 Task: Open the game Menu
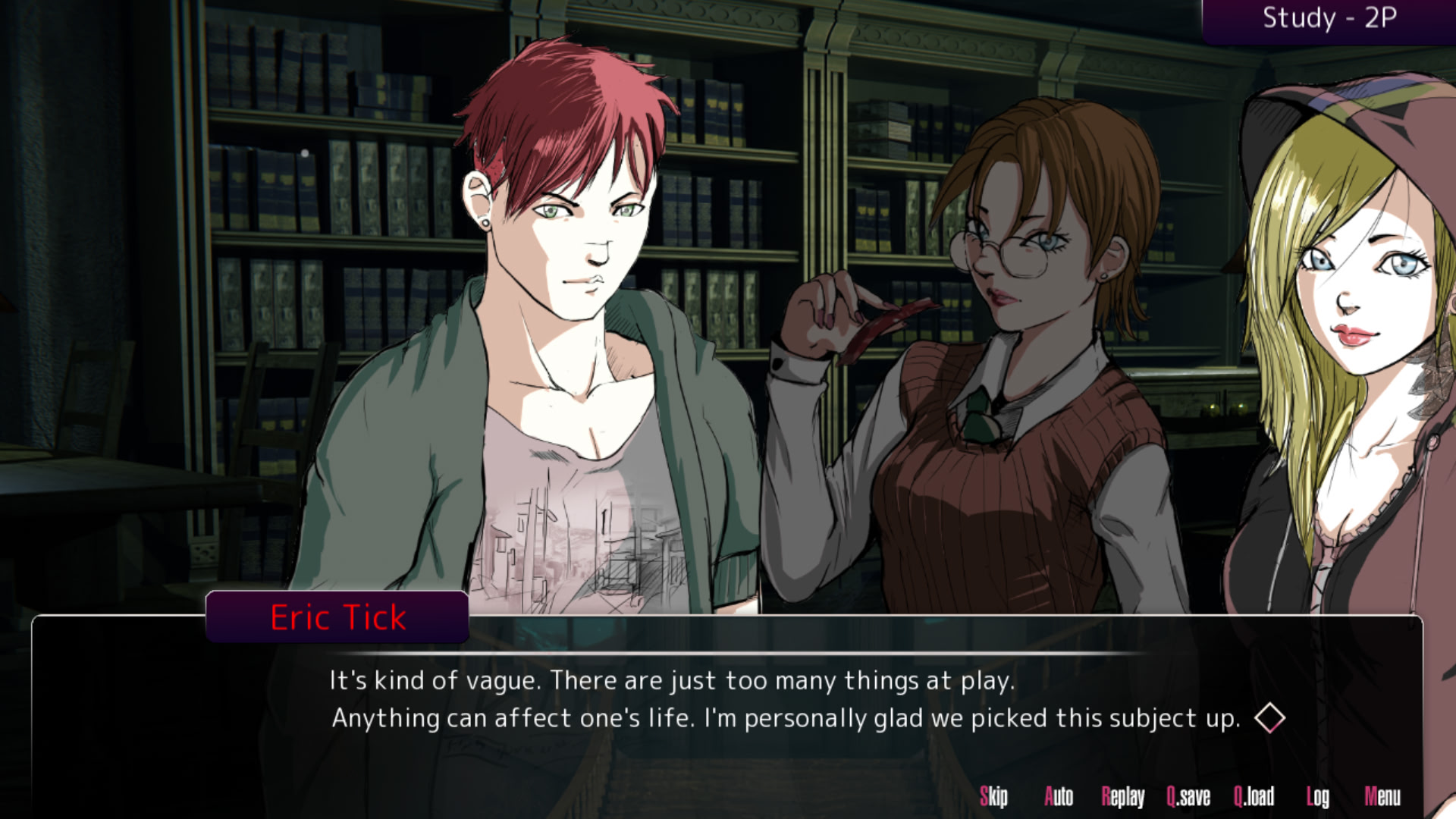(x=1382, y=796)
